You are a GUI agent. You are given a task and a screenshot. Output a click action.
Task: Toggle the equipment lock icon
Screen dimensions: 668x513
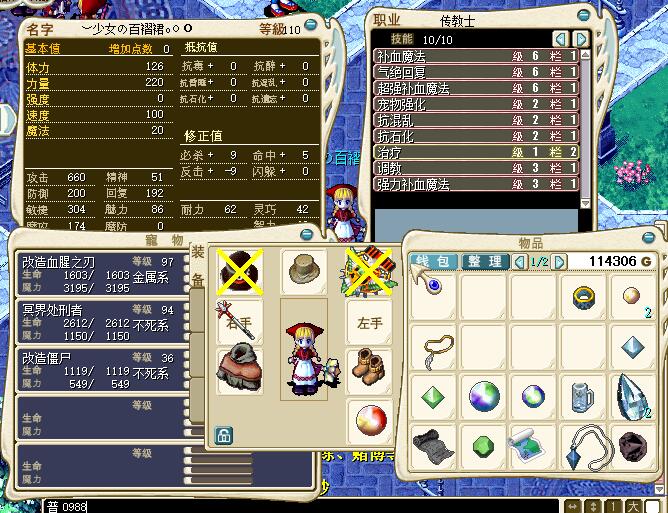[224, 435]
